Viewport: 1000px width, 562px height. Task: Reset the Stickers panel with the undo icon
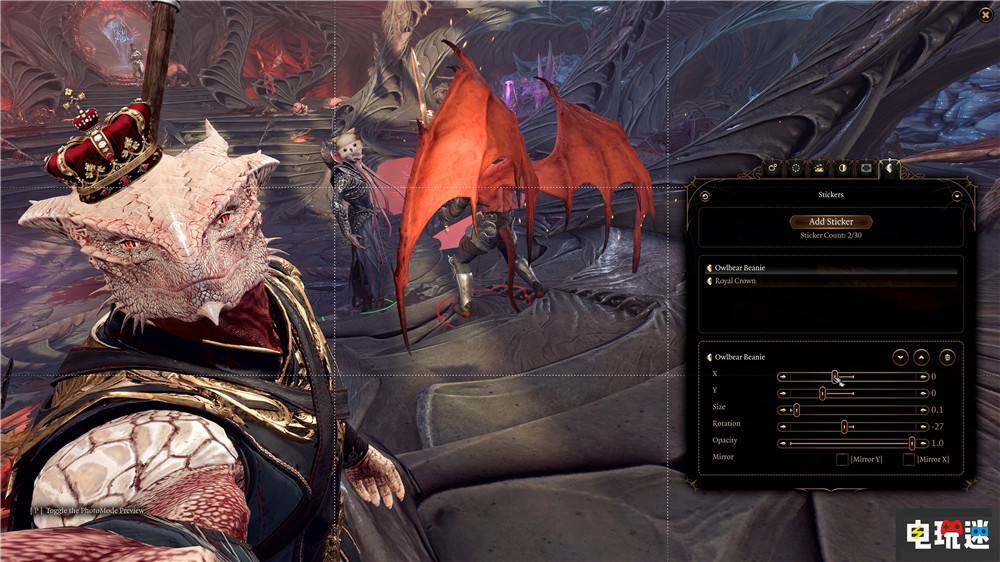point(706,196)
